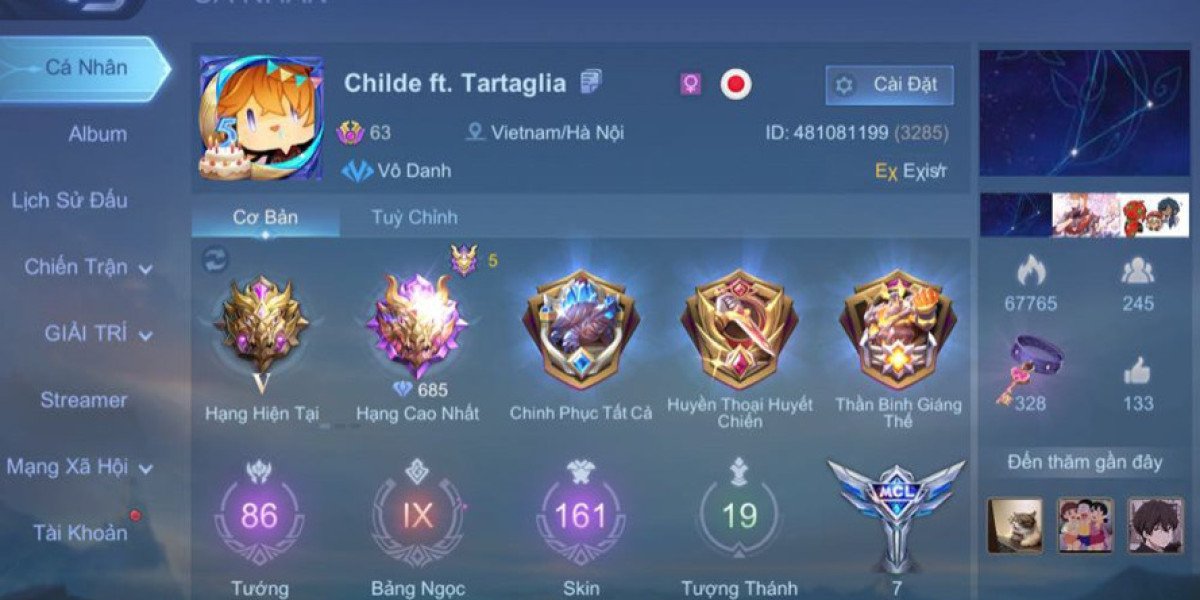Open the cat avatar recent visitor
Image resolution: width=1200 pixels, height=600 pixels.
(1015, 525)
